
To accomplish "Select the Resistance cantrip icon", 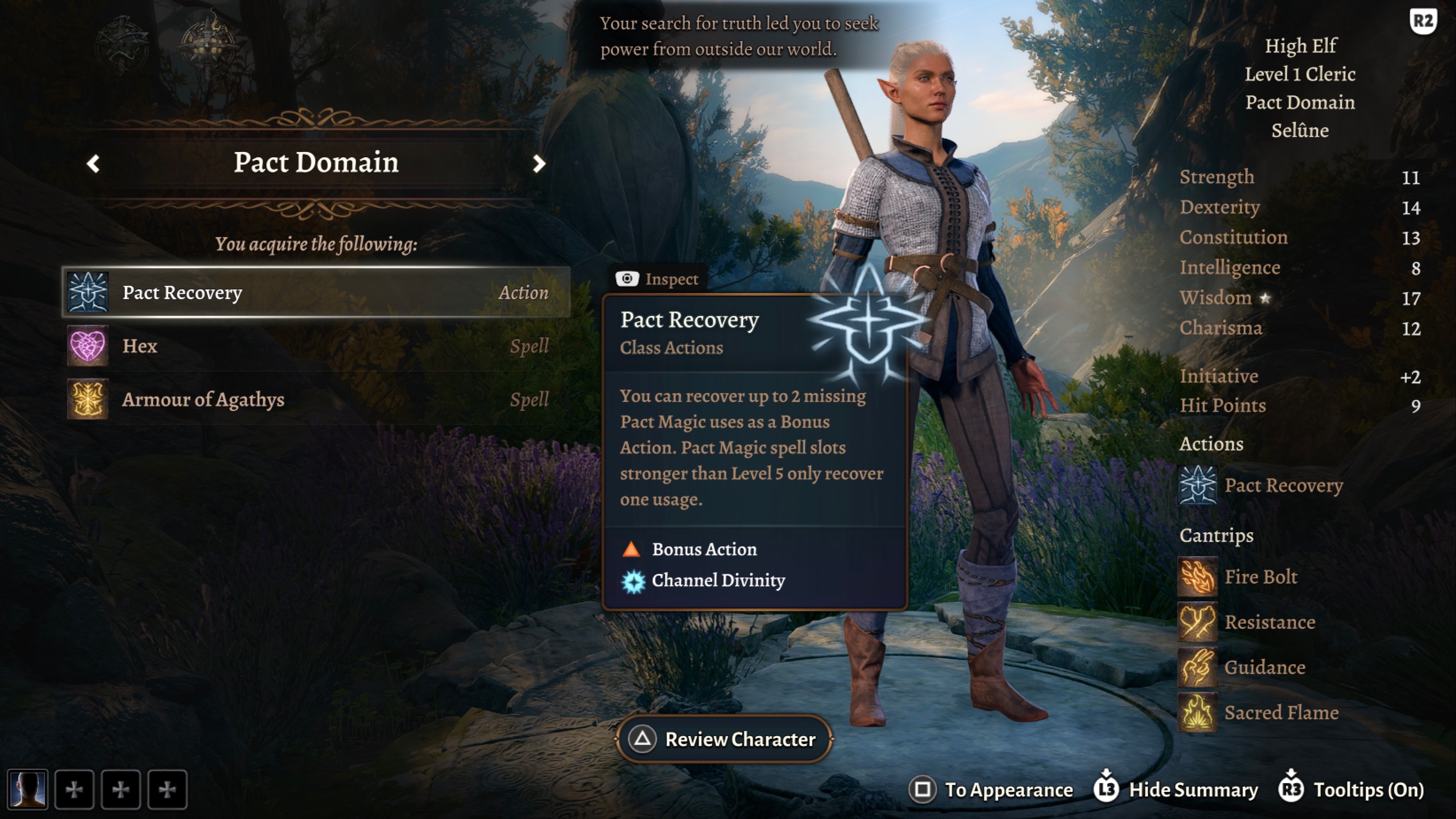I will [x=1198, y=622].
